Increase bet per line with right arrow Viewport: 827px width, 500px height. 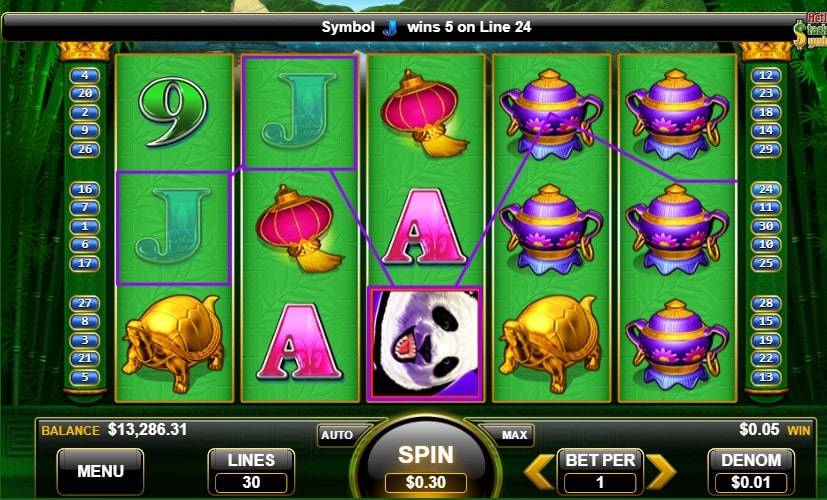pyautogui.click(x=661, y=469)
